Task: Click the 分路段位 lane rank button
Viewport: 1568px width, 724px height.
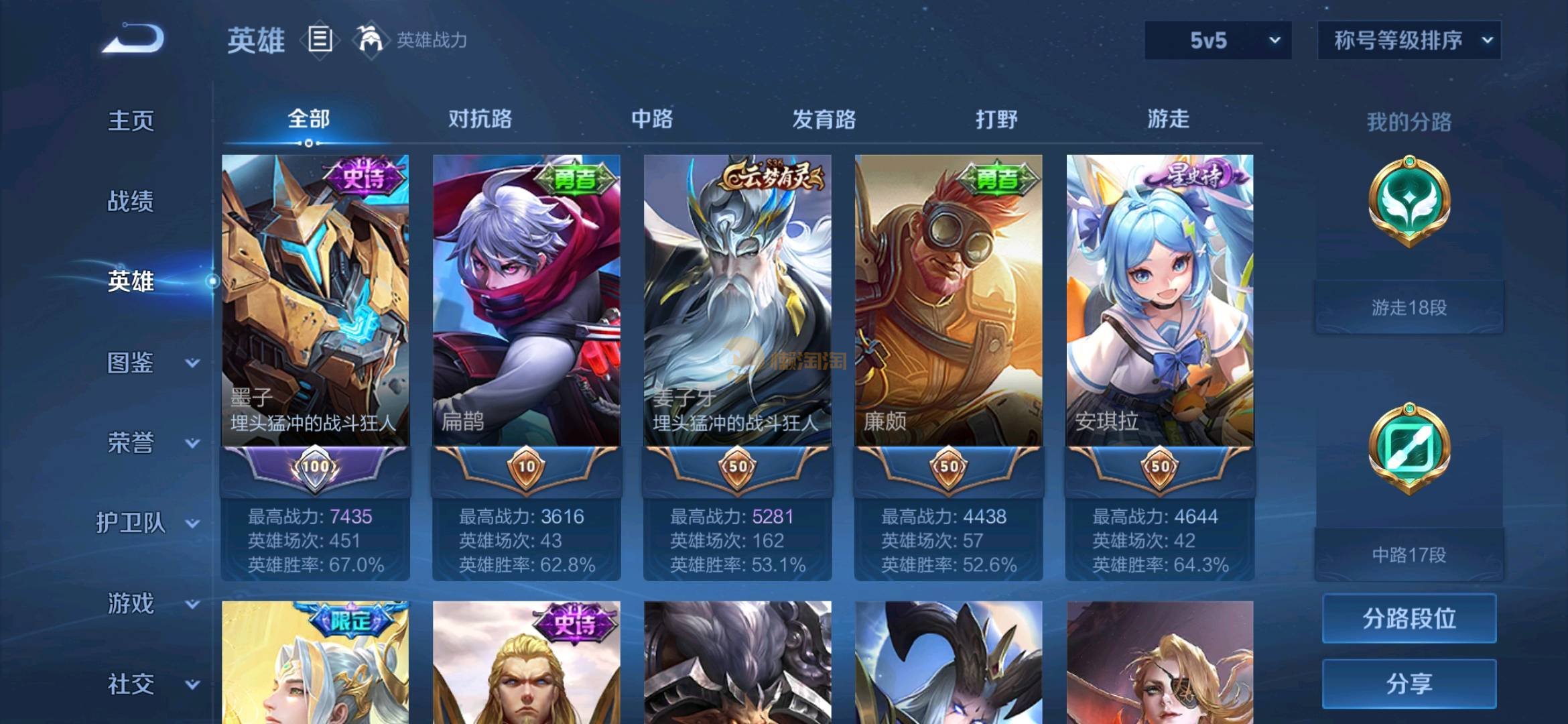Action: coord(1409,618)
